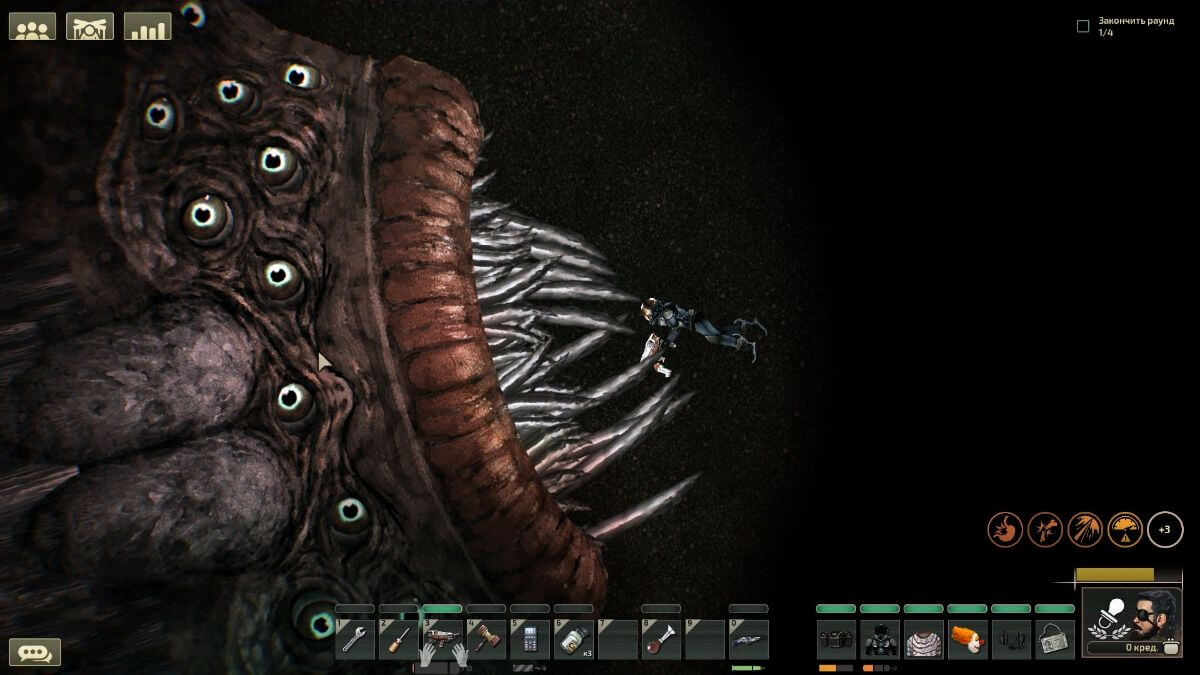Select the rifle in hotbar slot 0

tap(748, 639)
